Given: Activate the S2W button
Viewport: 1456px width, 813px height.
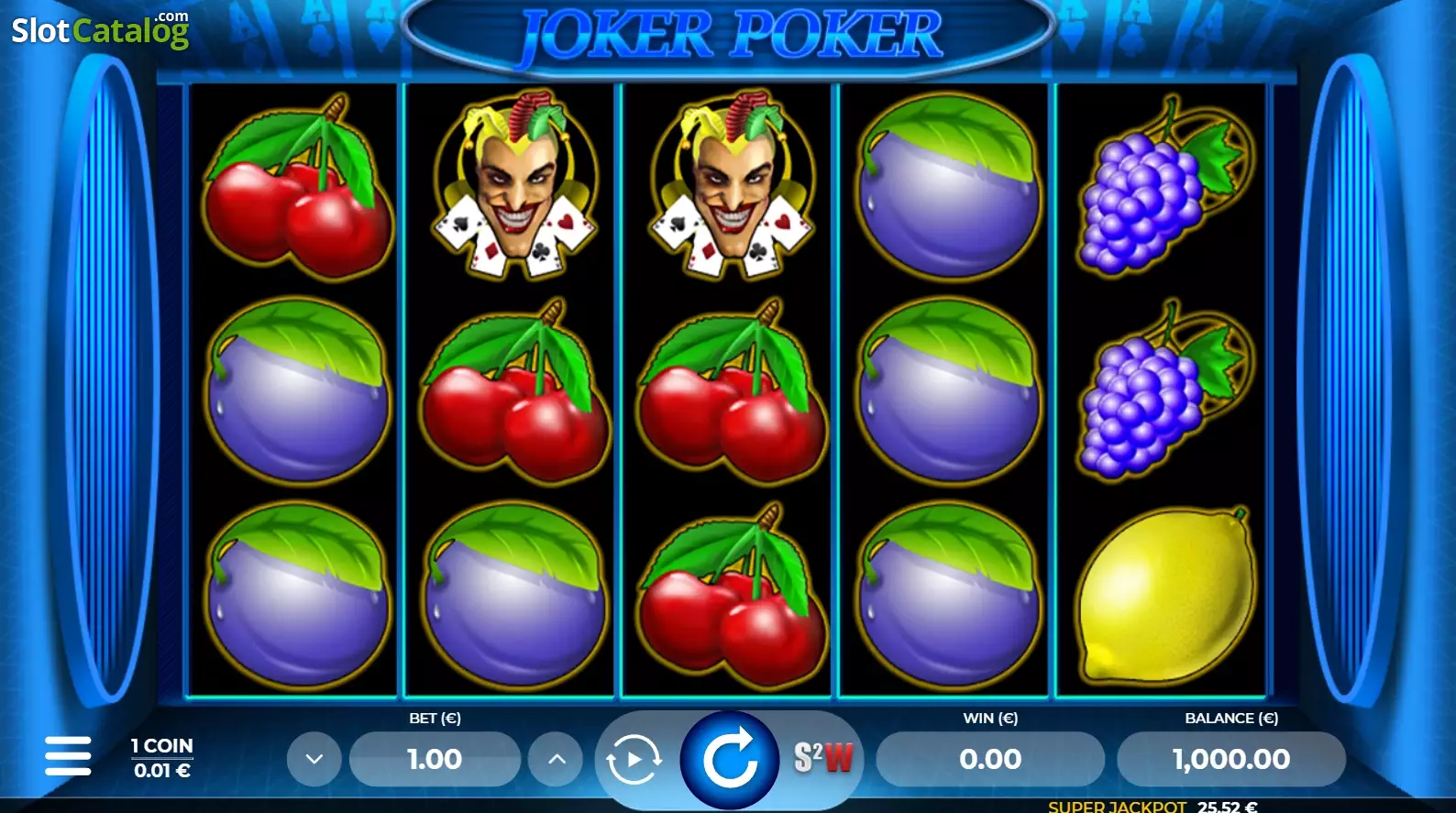Looking at the screenshot, I should click(x=822, y=758).
